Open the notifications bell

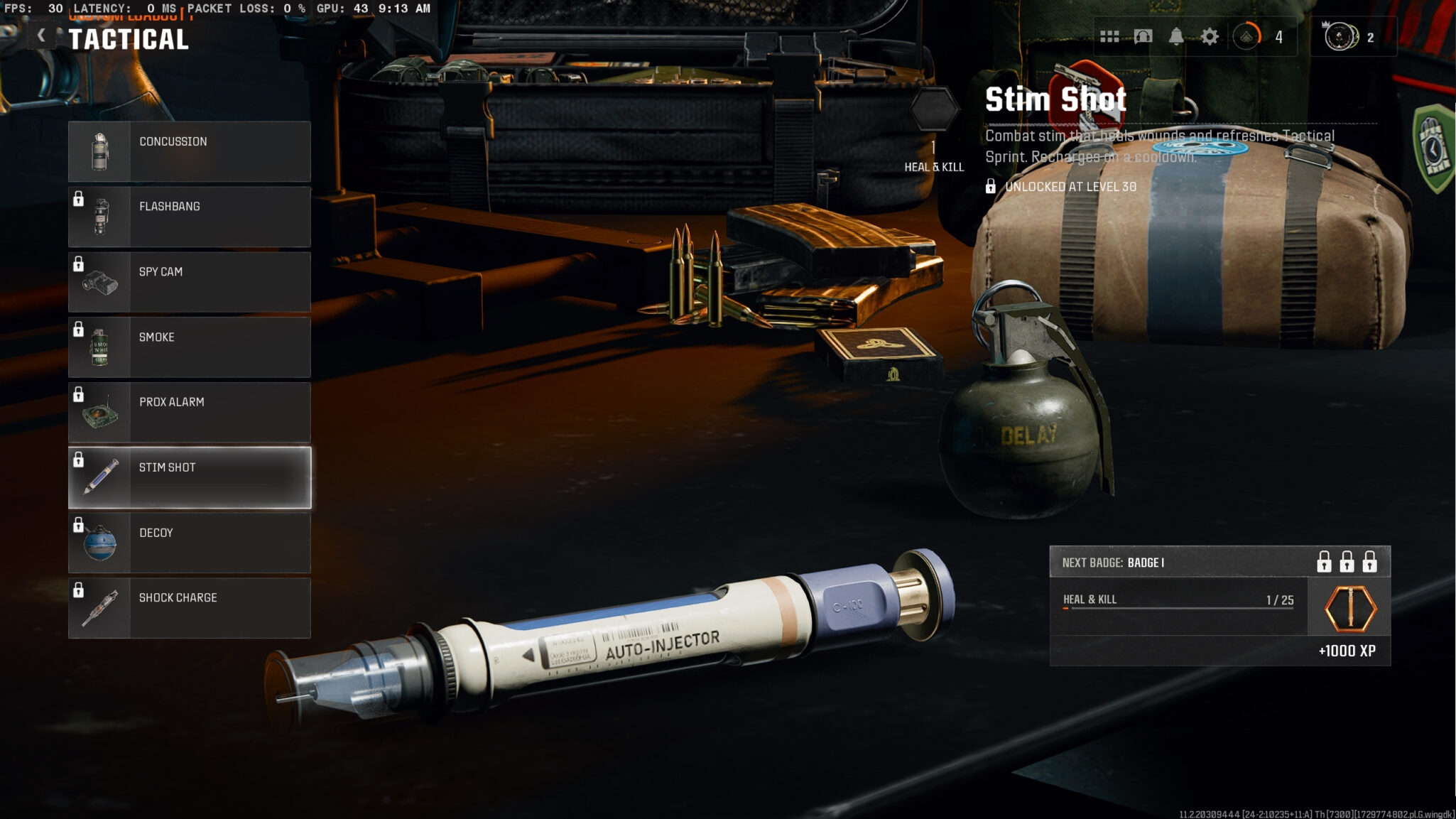(1176, 37)
